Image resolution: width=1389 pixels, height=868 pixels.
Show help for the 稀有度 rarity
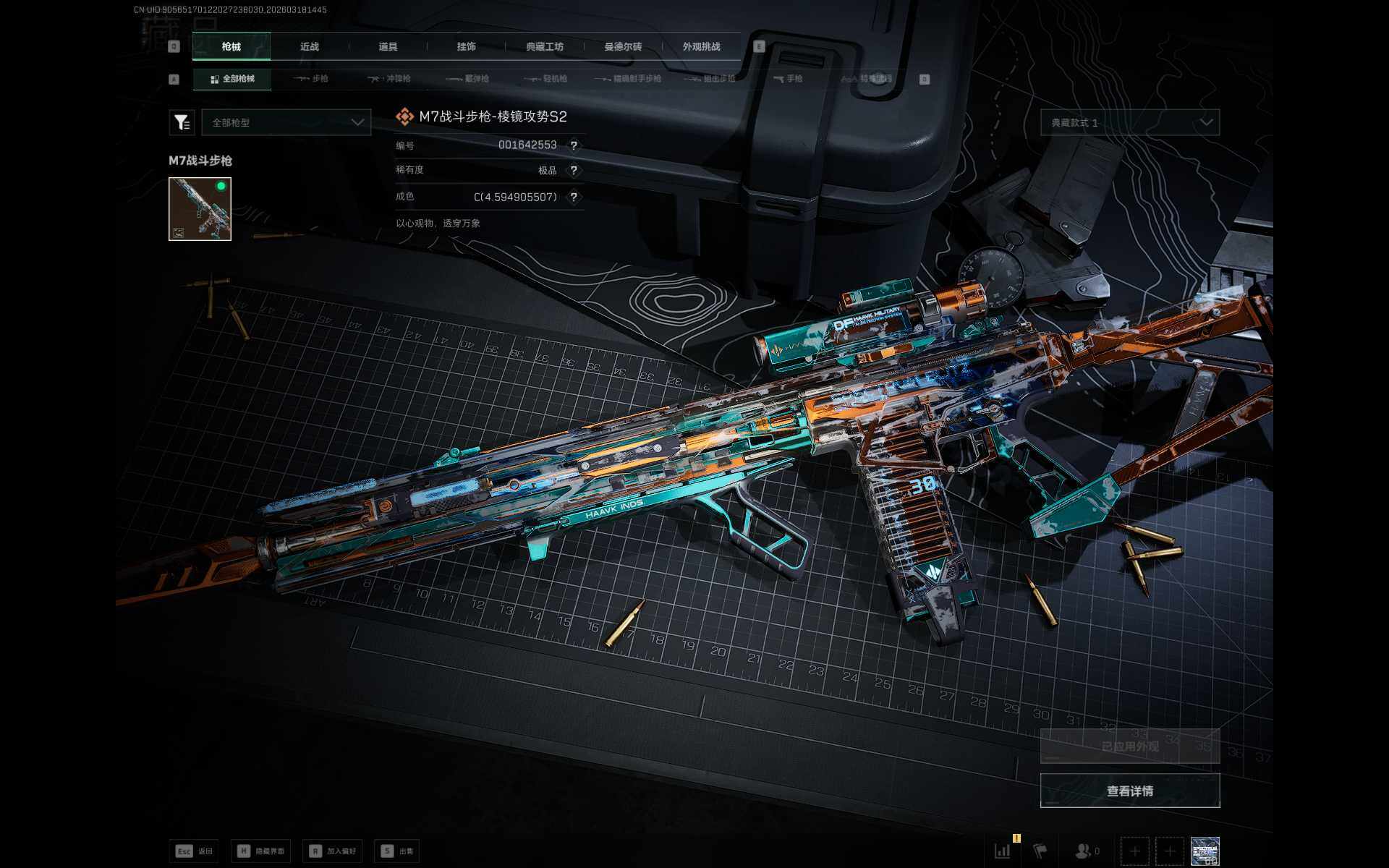tap(574, 171)
